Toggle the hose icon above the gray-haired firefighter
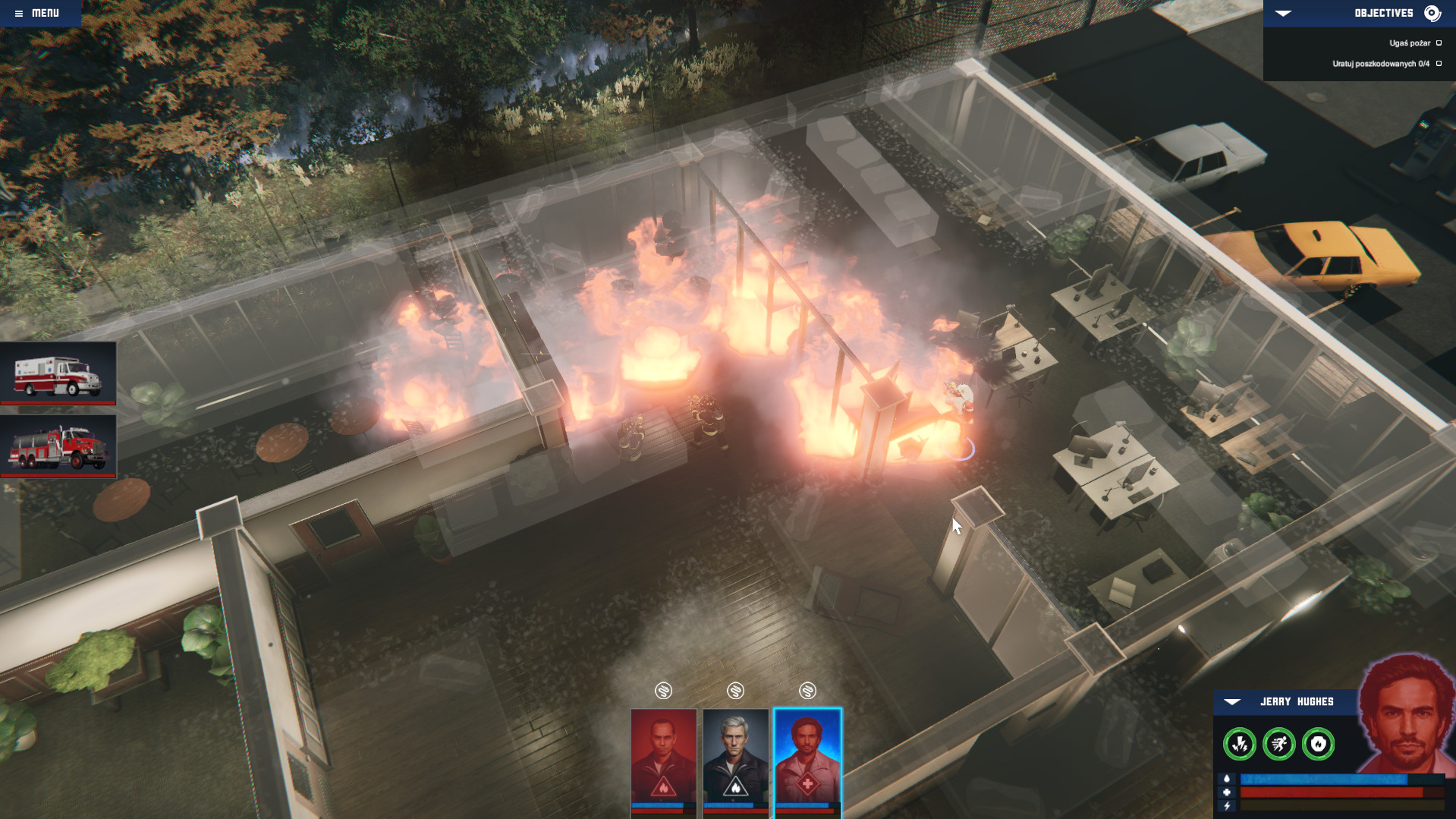The width and height of the screenshot is (1456, 819). 735,691
